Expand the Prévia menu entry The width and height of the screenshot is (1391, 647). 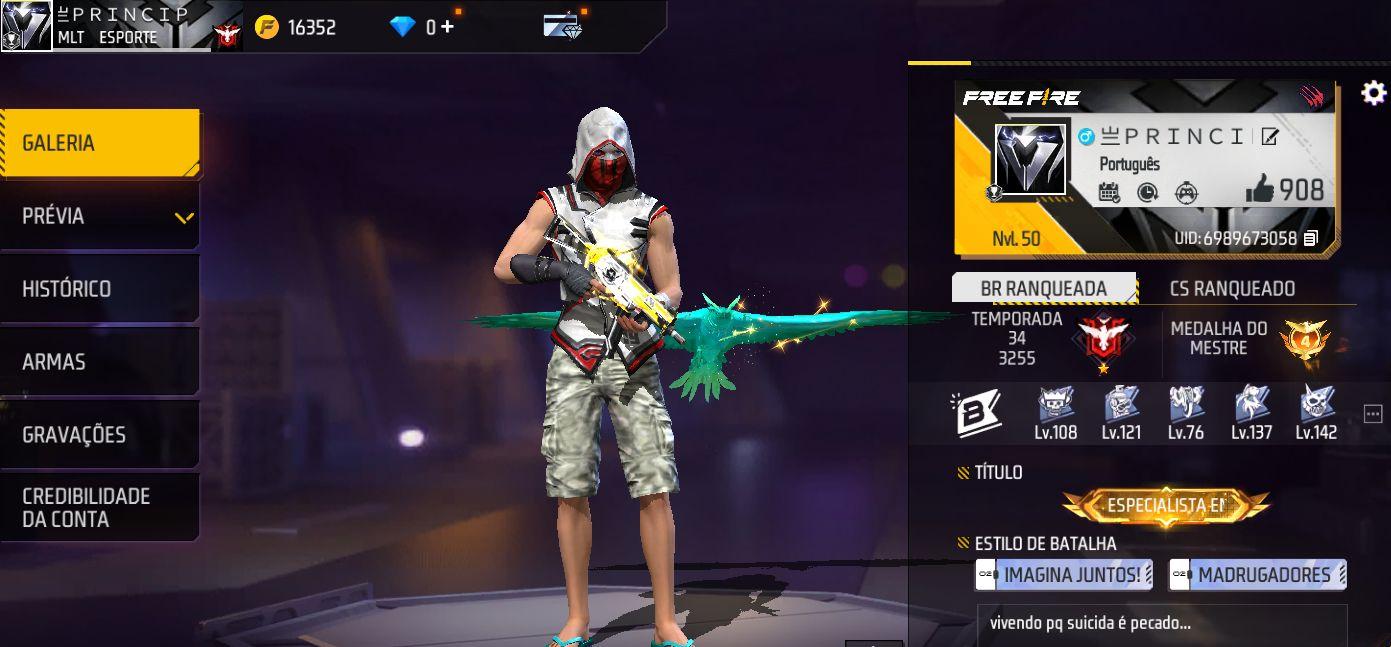coord(100,216)
